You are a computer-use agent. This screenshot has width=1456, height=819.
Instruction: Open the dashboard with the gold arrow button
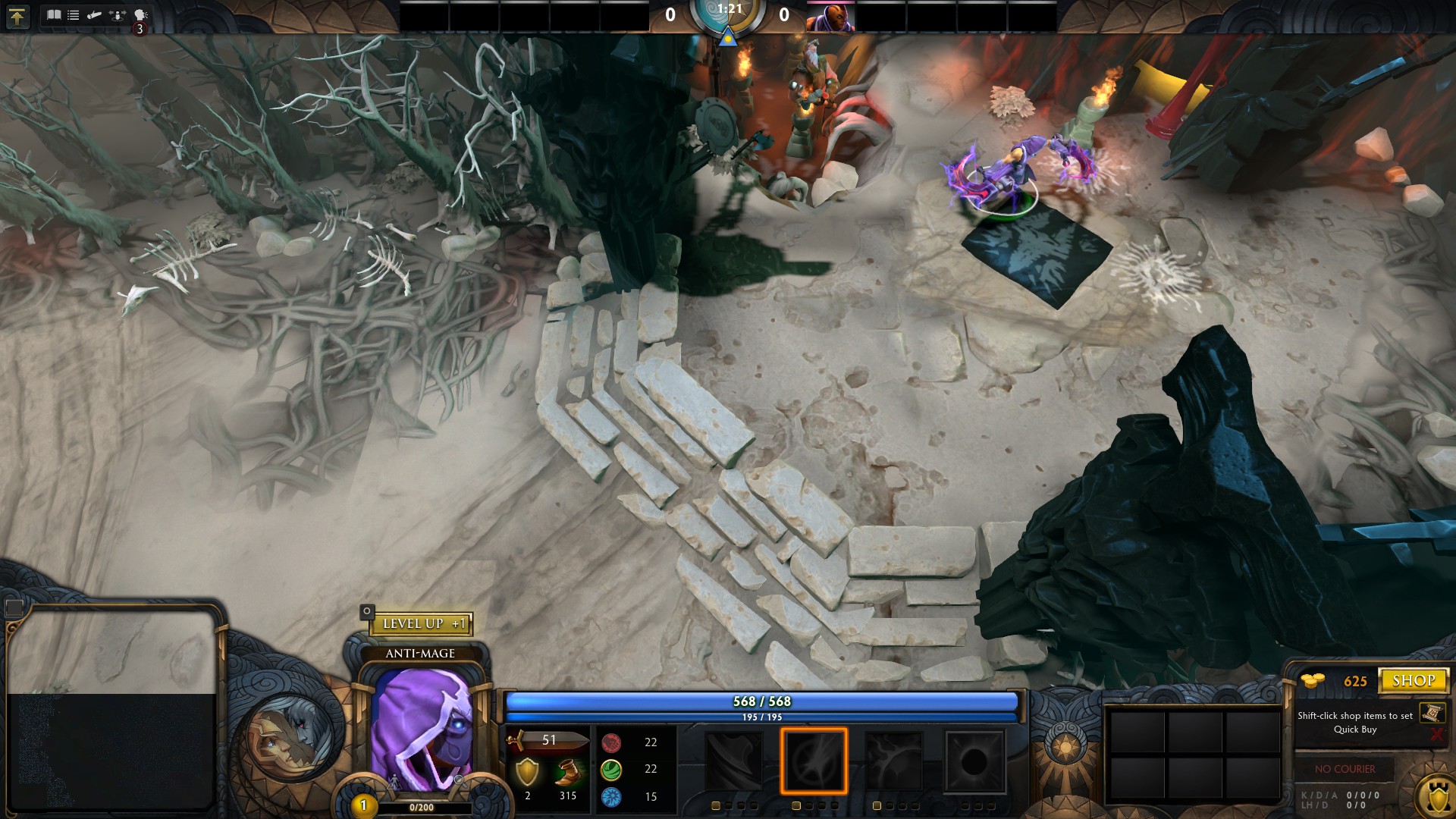pyautogui.click(x=17, y=16)
